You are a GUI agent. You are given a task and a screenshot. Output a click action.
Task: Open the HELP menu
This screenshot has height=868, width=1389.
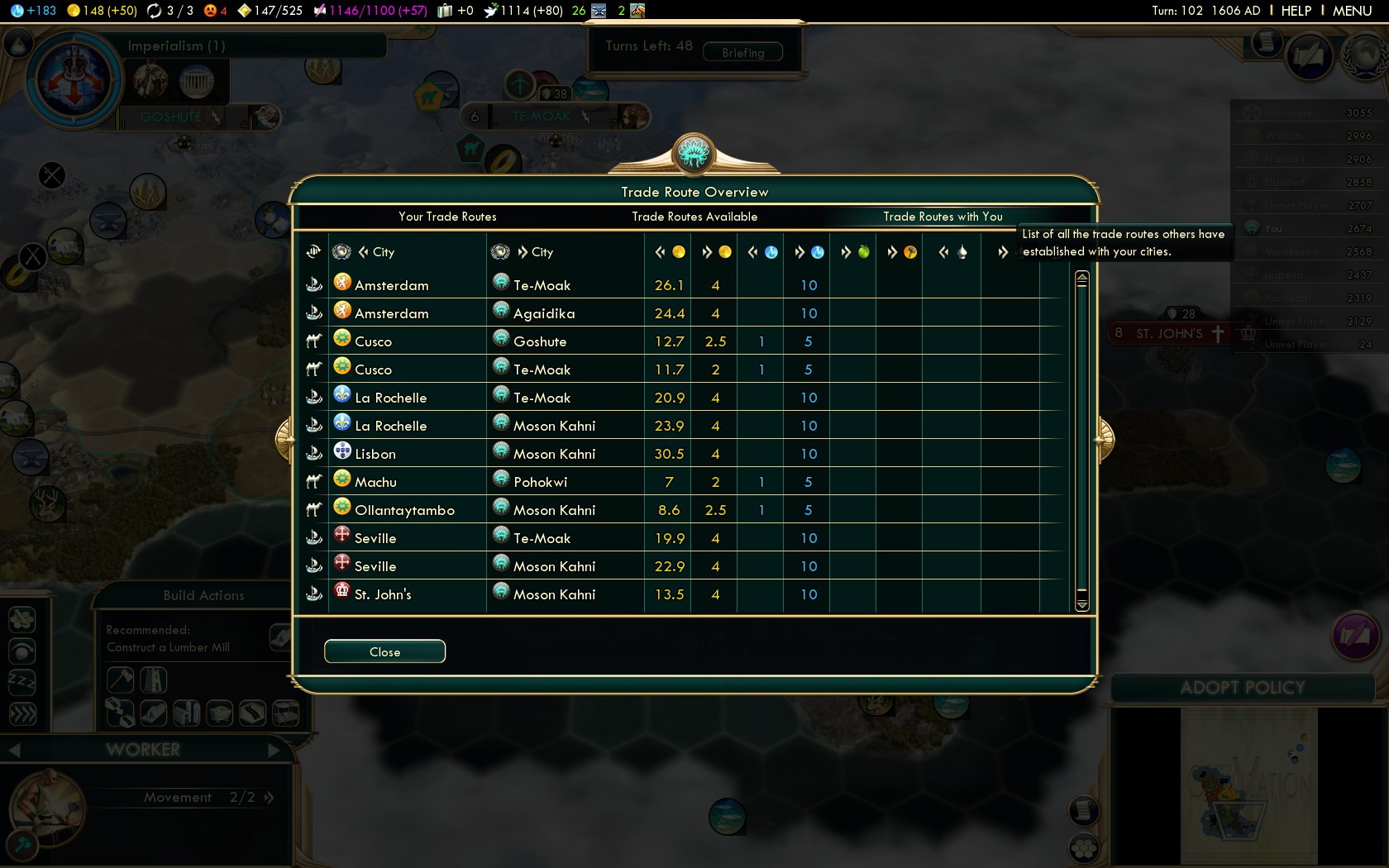tap(1296, 11)
